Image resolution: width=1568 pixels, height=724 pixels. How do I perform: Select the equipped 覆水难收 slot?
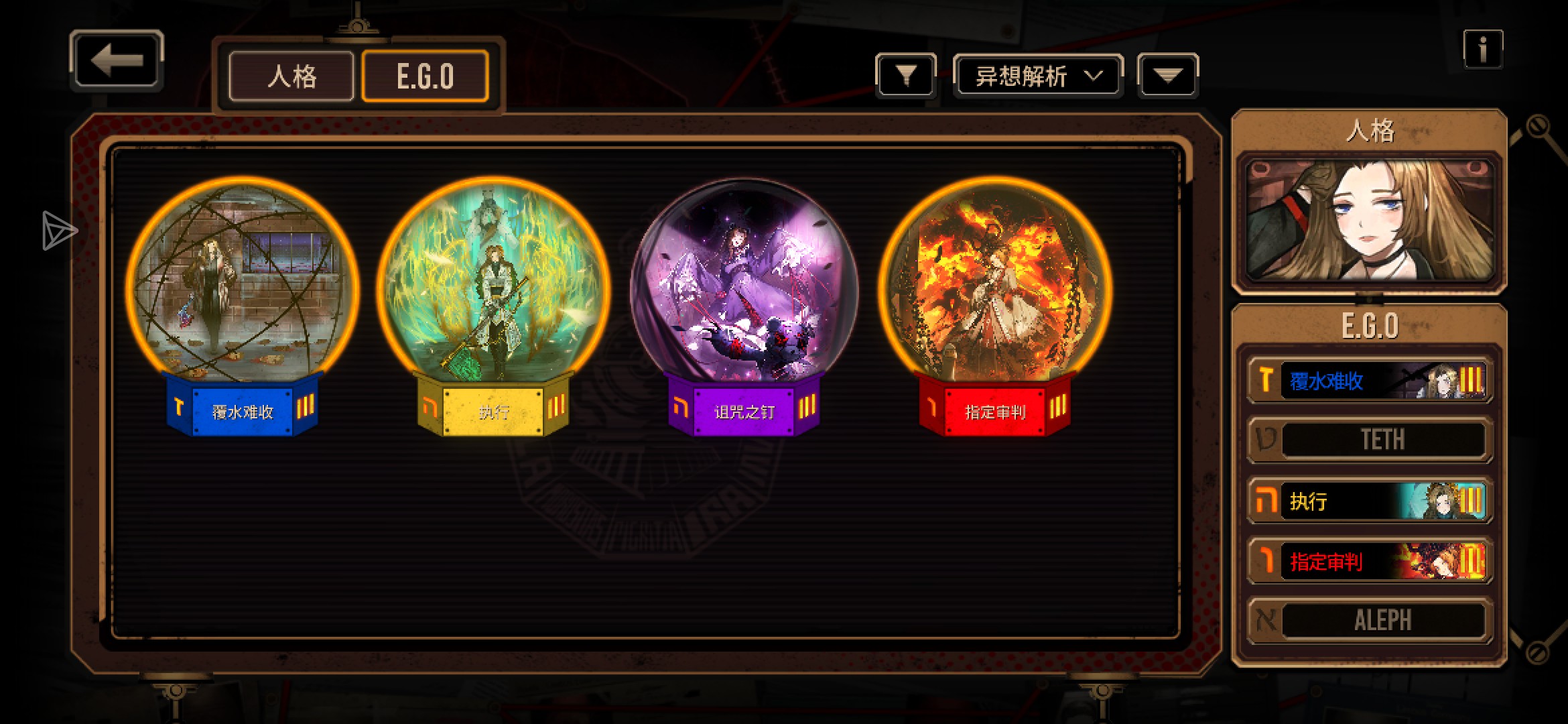click(x=1370, y=381)
